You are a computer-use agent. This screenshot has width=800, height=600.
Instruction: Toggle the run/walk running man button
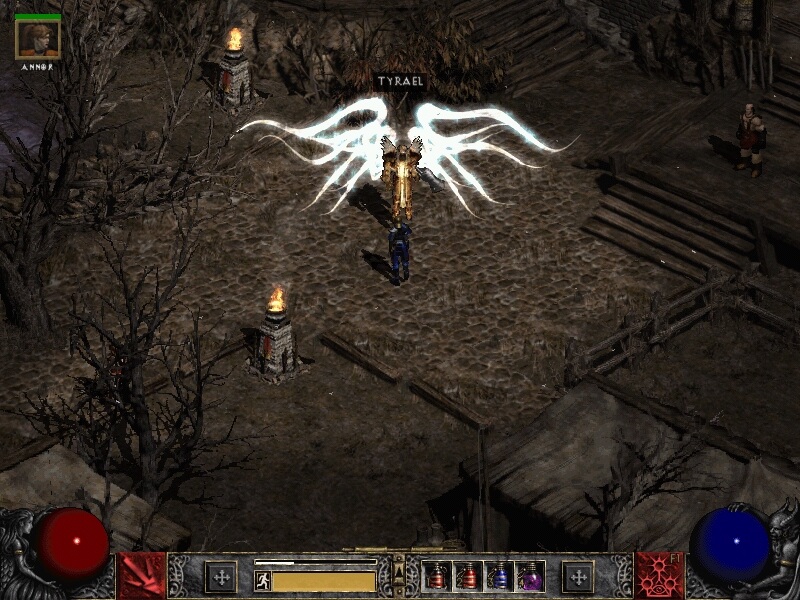[262, 581]
